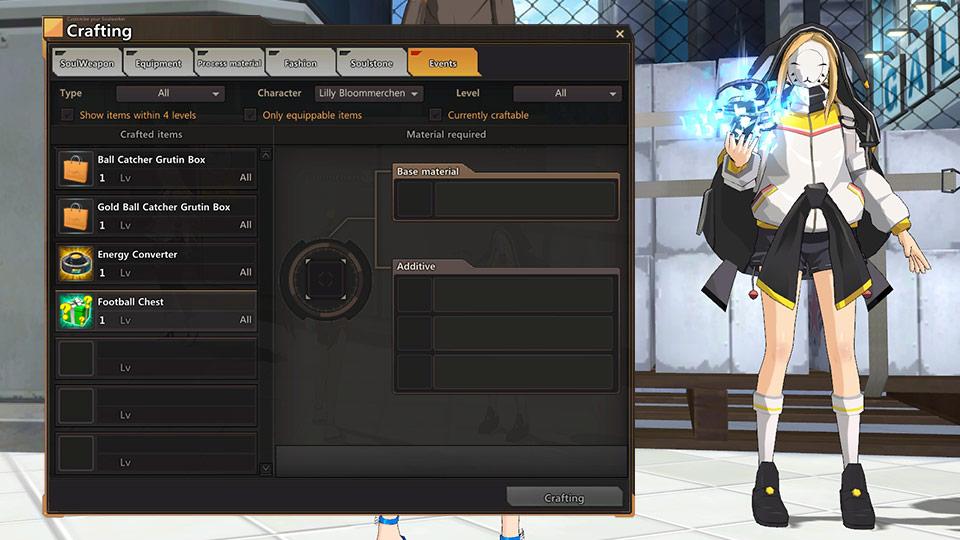The height and width of the screenshot is (540, 960).
Task: Open the Equipment tab
Action: [158, 63]
